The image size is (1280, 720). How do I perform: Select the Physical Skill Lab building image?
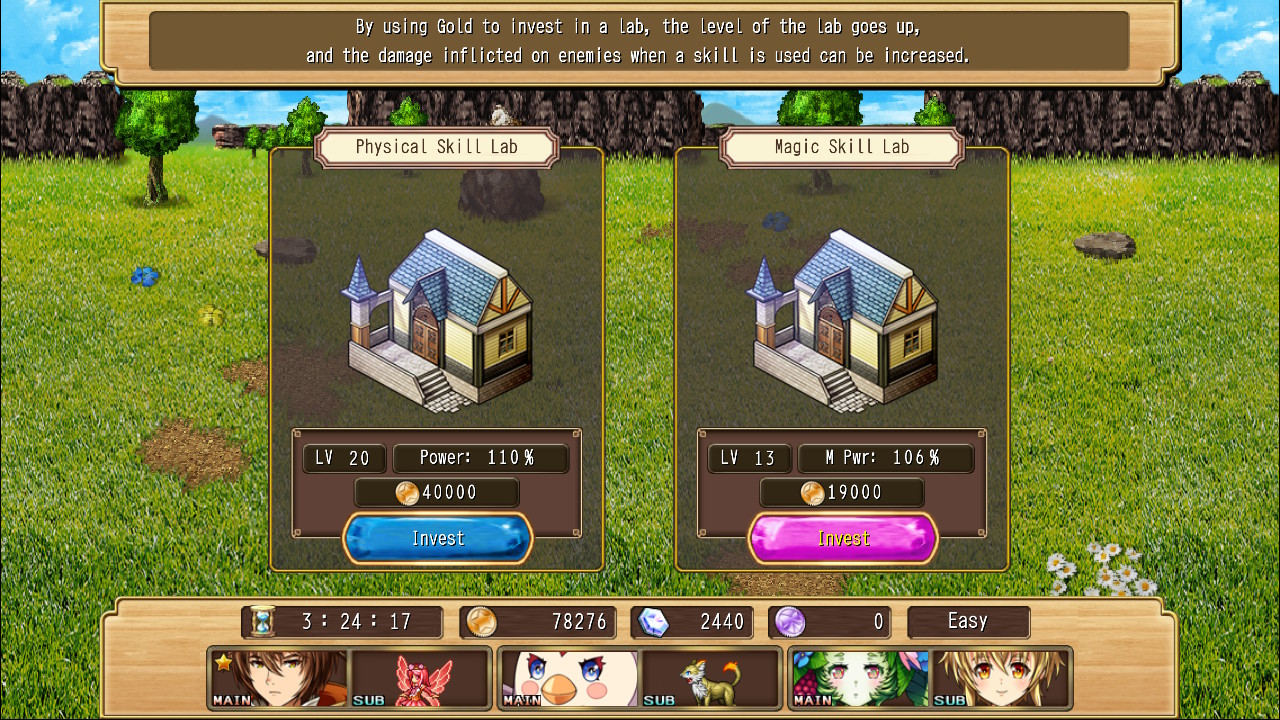pos(437,320)
